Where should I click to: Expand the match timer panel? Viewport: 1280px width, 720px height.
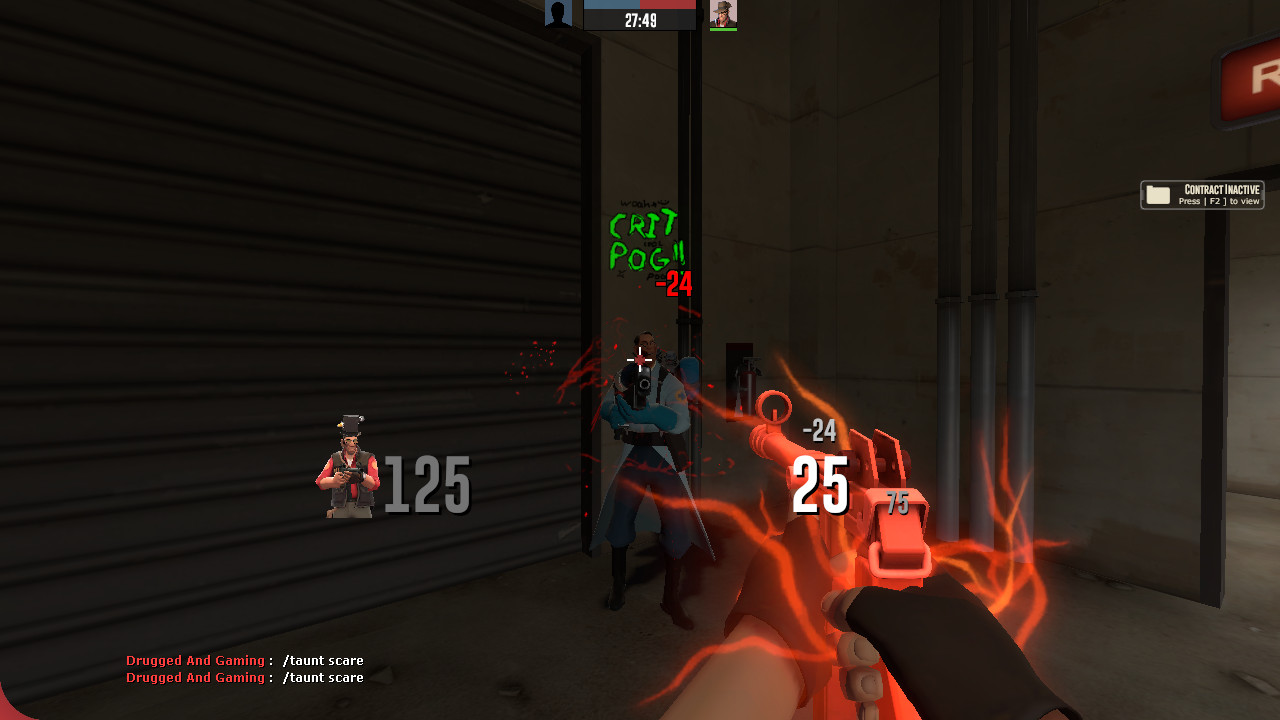tap(640, 17)
